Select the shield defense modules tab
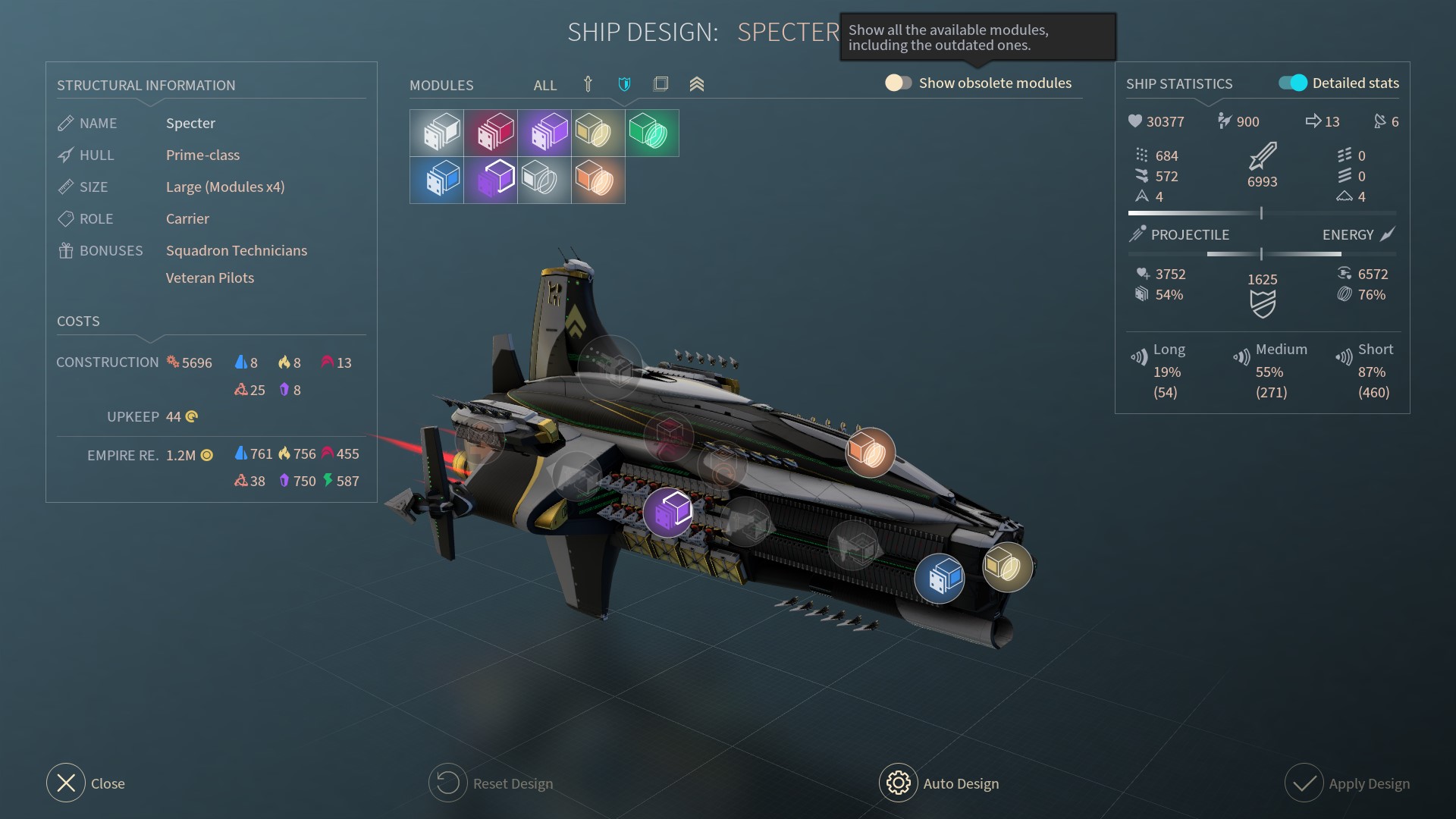This screenshot has height=819, width=1456. click(x=624, y=84)
